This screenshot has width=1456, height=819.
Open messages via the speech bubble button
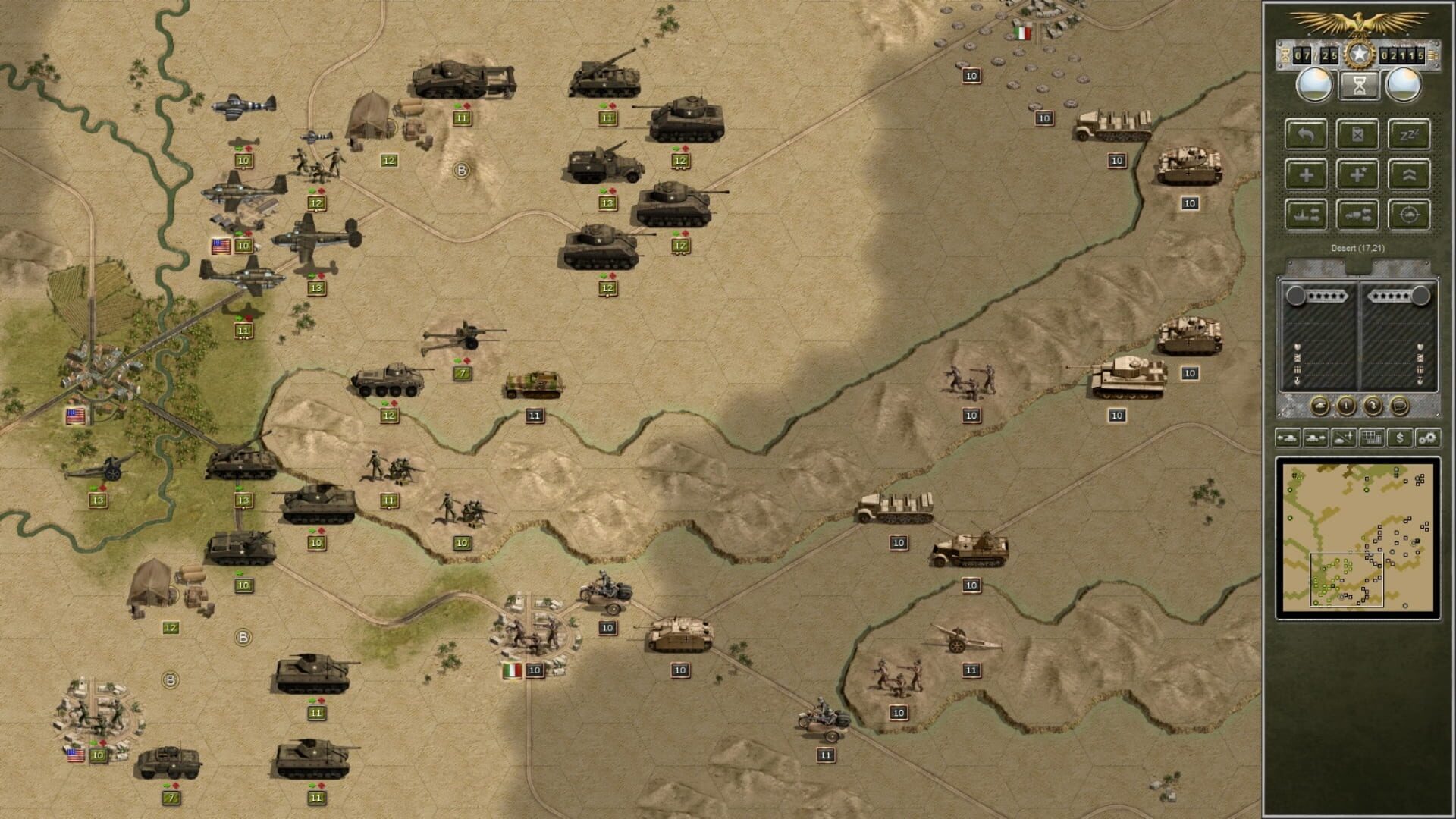(1398, 406)
